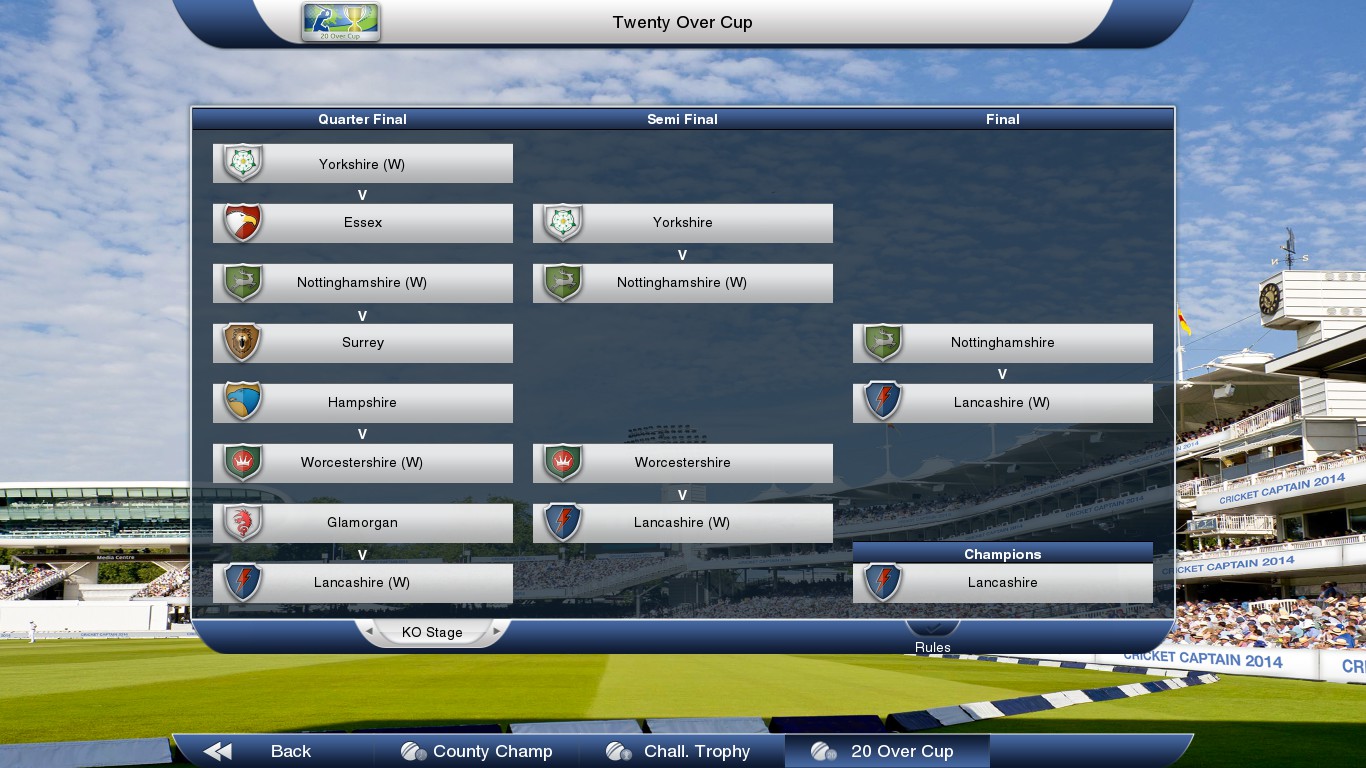Click the Hampshire crest icon
1366x768 pixels.
click(243, 402)
